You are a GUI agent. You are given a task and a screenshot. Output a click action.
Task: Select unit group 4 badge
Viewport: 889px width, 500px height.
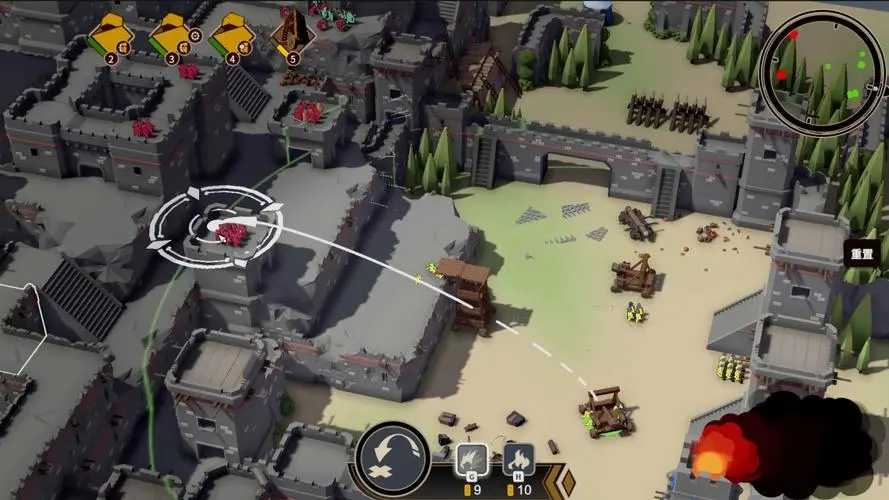230,37
